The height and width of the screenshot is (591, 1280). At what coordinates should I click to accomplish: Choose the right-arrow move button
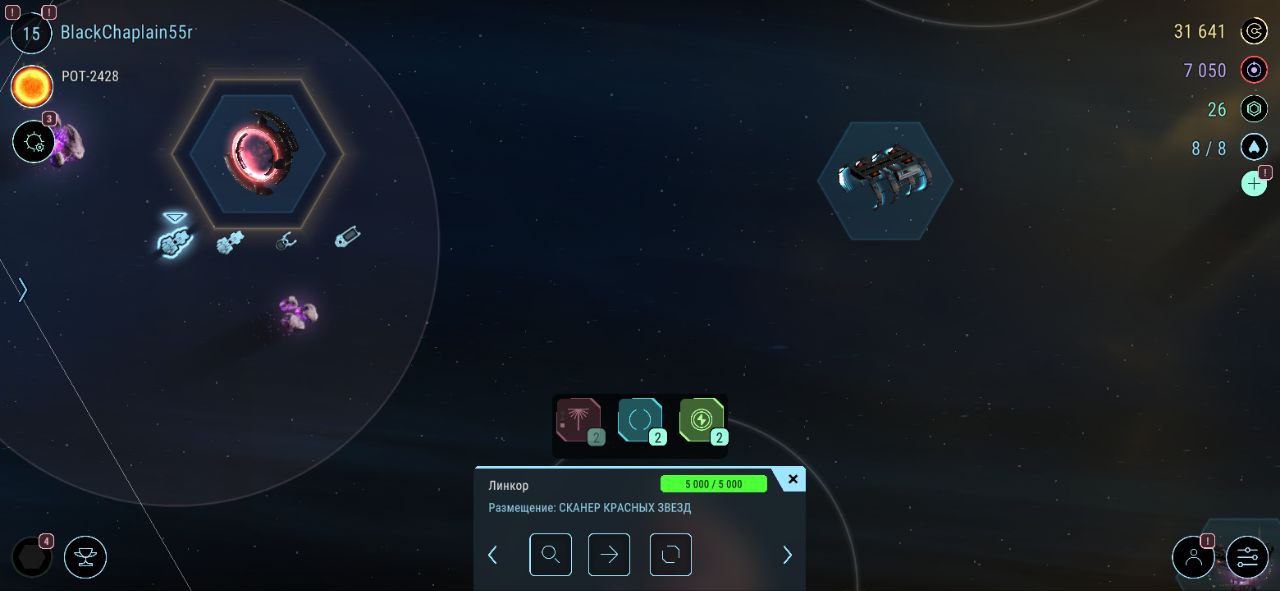coord(609,555)
